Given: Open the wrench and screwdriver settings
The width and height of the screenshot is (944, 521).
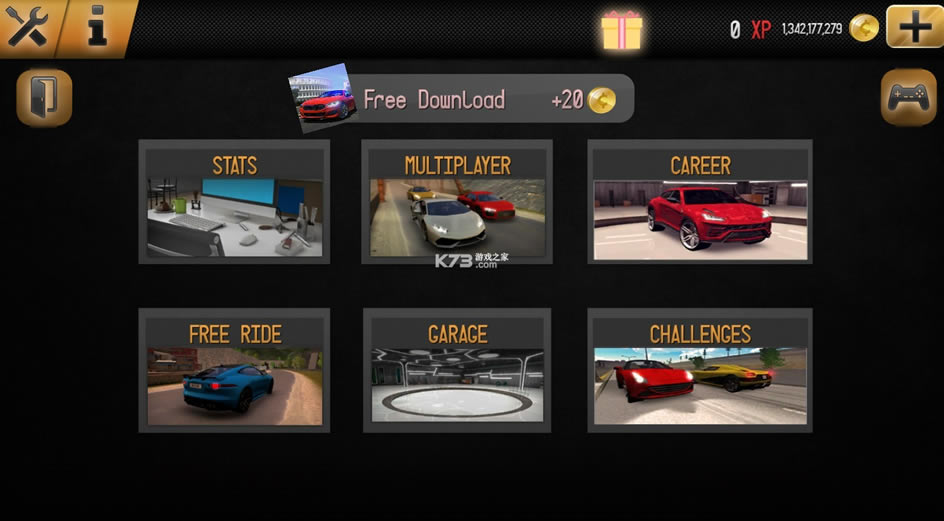Looking at the screenshot, I should click(28, 26).
